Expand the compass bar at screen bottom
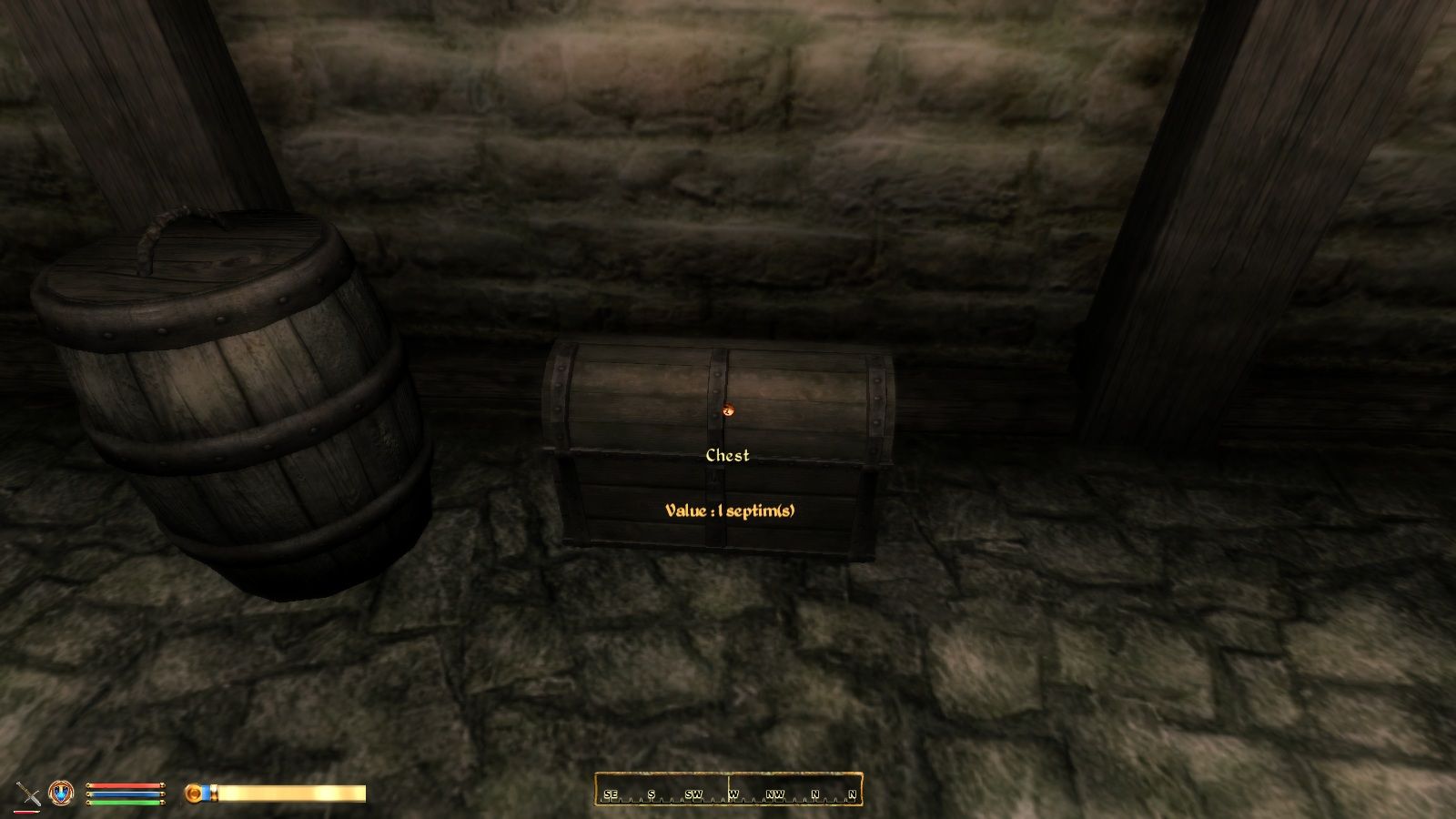 (728, 792)
